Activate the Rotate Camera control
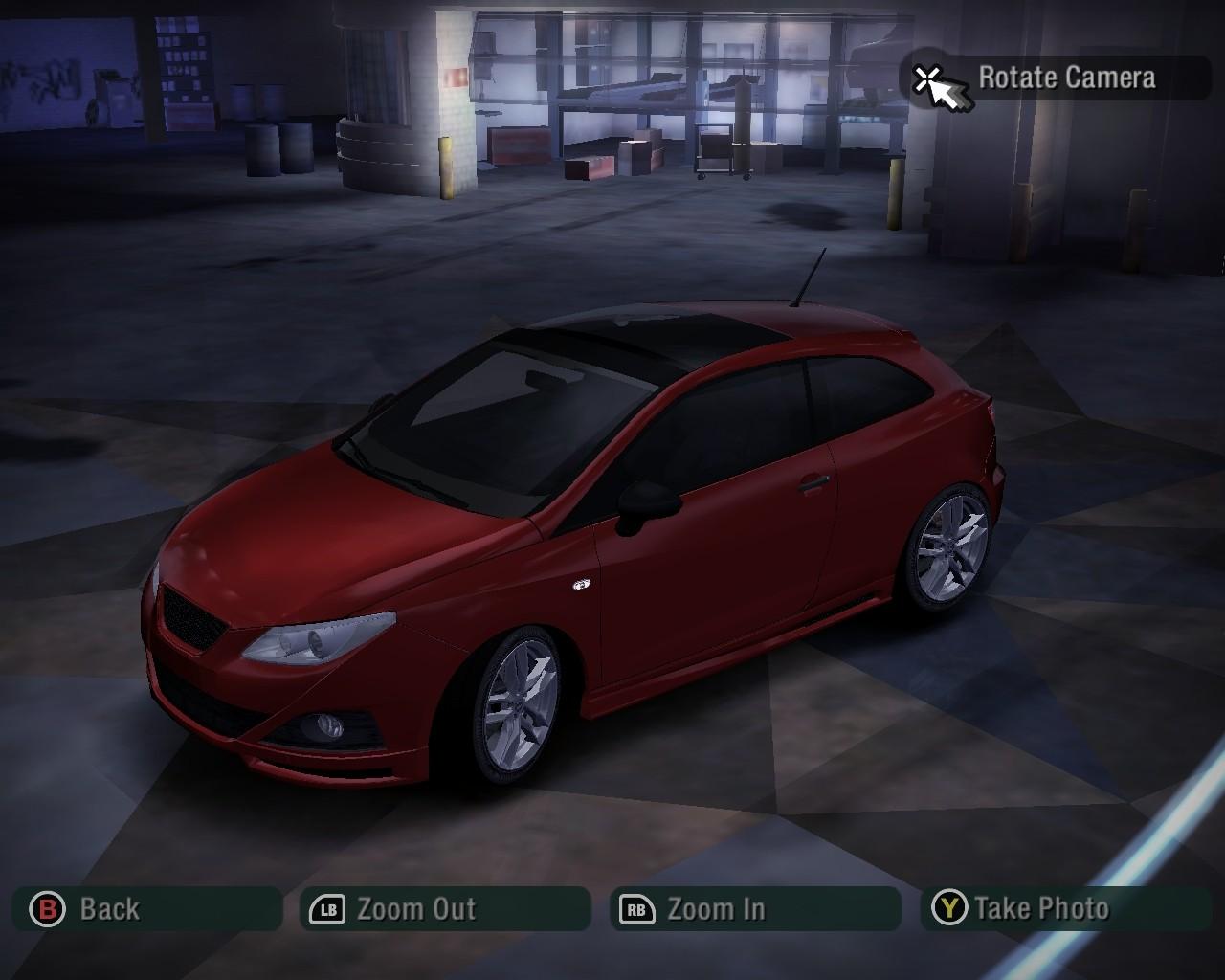The height and width of the screenshot is (980, 1225). [x=1058, y=78]
